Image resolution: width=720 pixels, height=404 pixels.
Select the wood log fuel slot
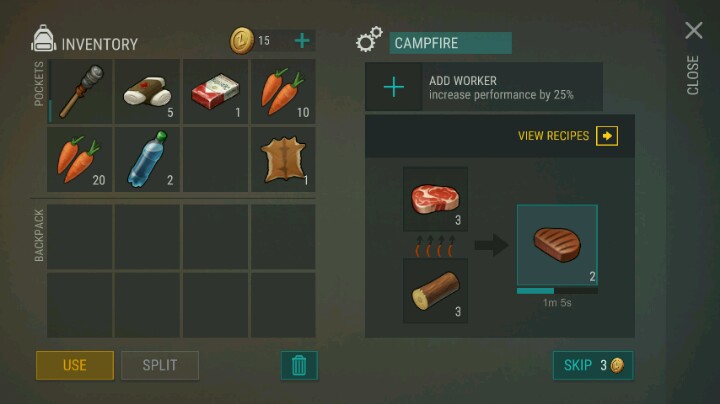pos(435,290)
